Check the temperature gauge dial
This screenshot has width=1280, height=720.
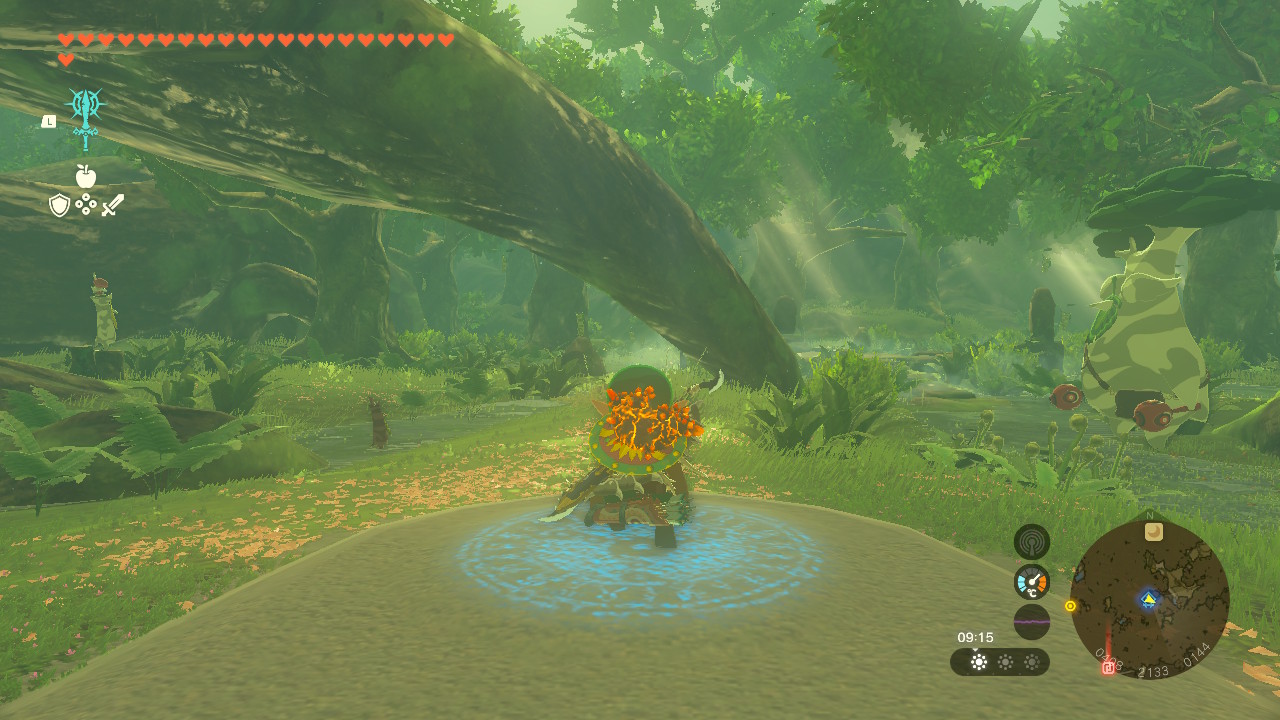tap(1031, 582)
